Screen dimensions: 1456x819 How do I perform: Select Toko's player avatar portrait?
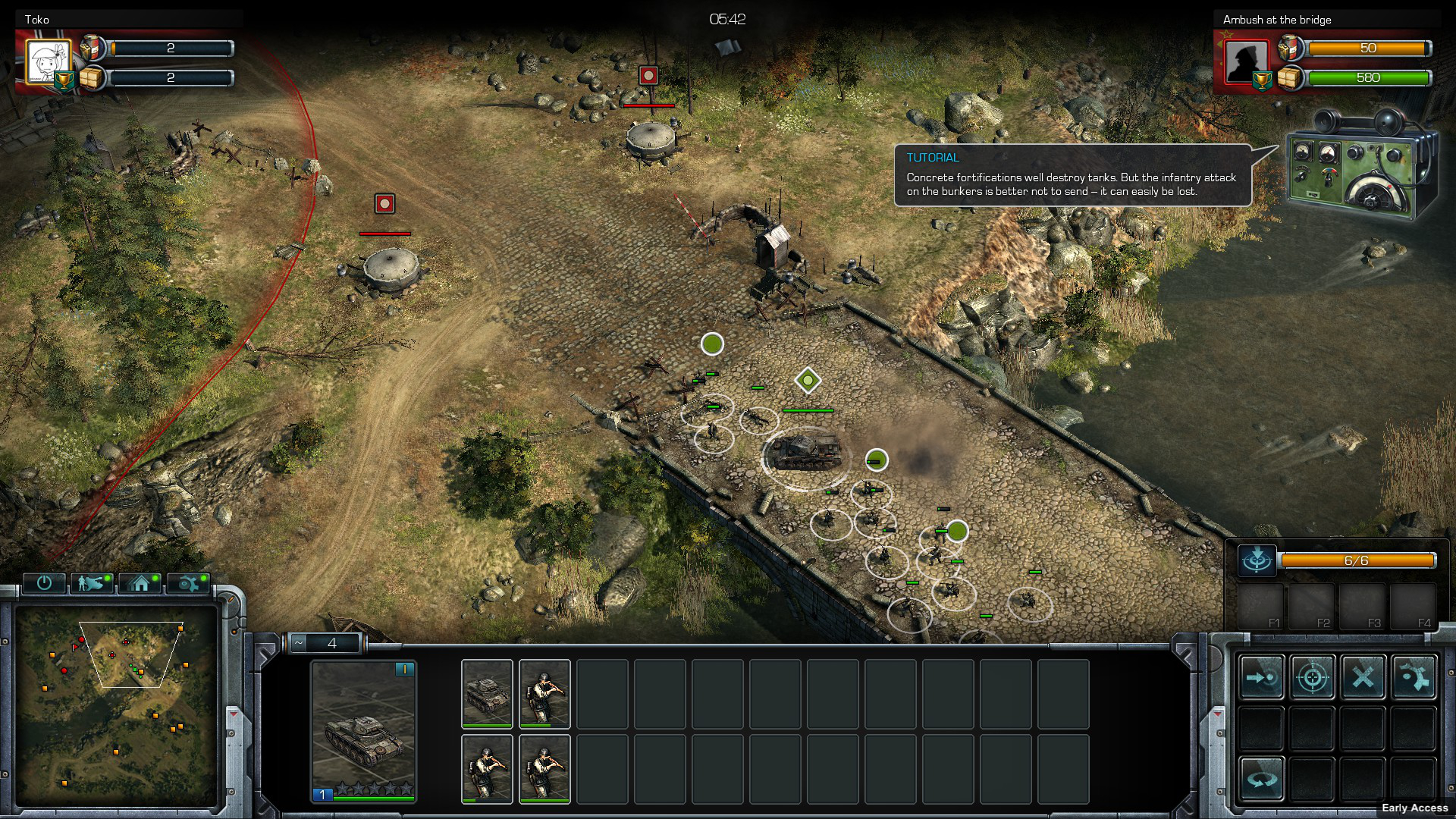[49, 61]
